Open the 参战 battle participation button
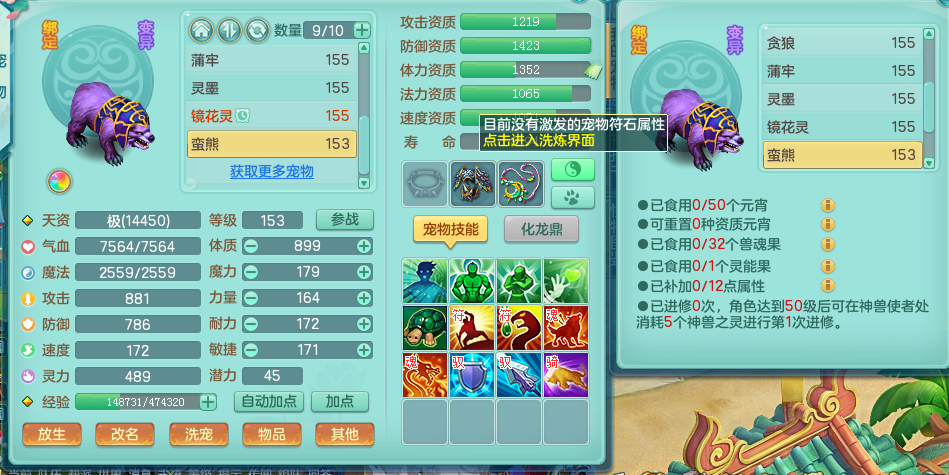949x475 pixels. click(344, 220)
